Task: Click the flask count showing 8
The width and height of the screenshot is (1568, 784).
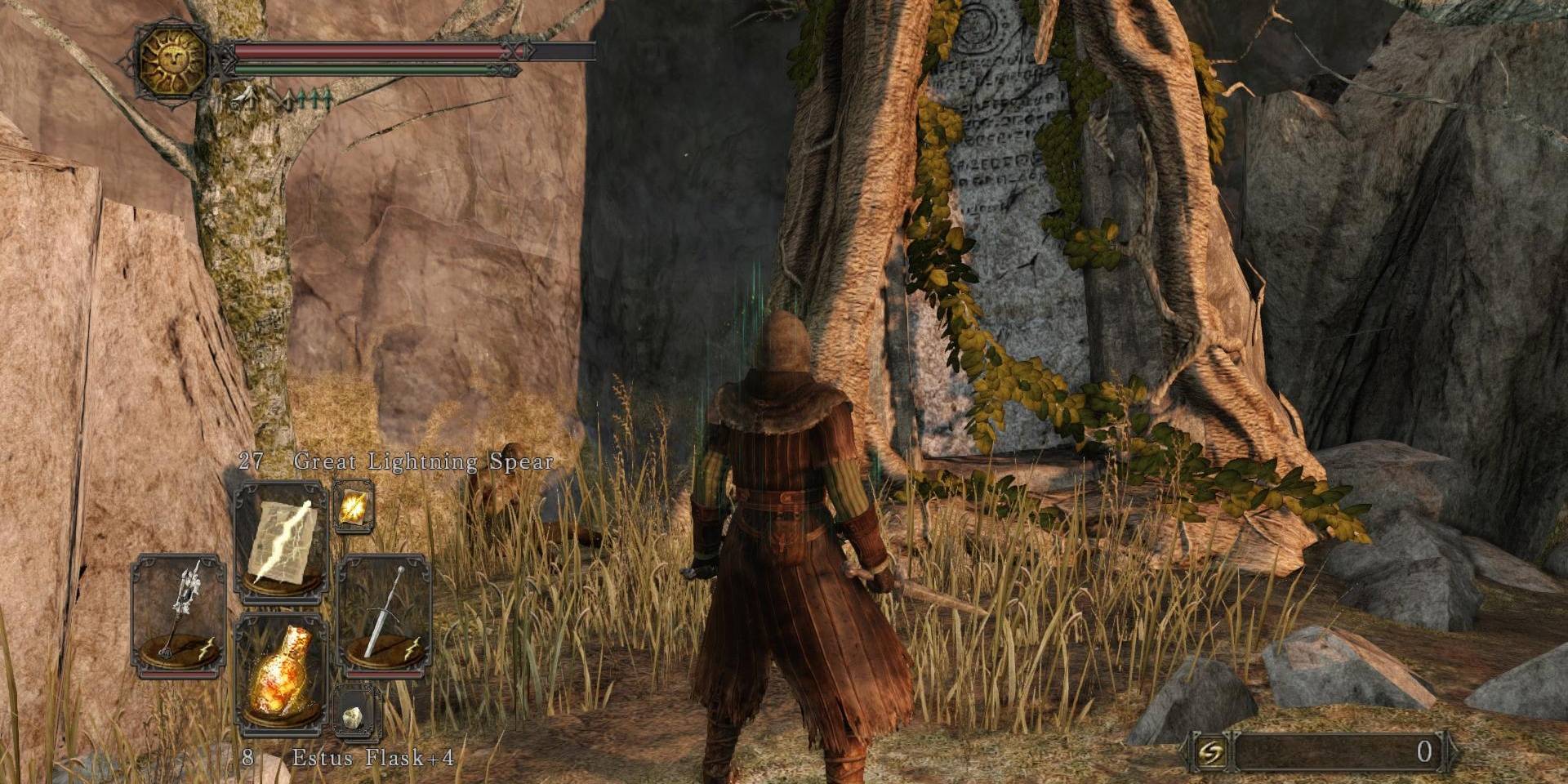Action: point(247,759)
